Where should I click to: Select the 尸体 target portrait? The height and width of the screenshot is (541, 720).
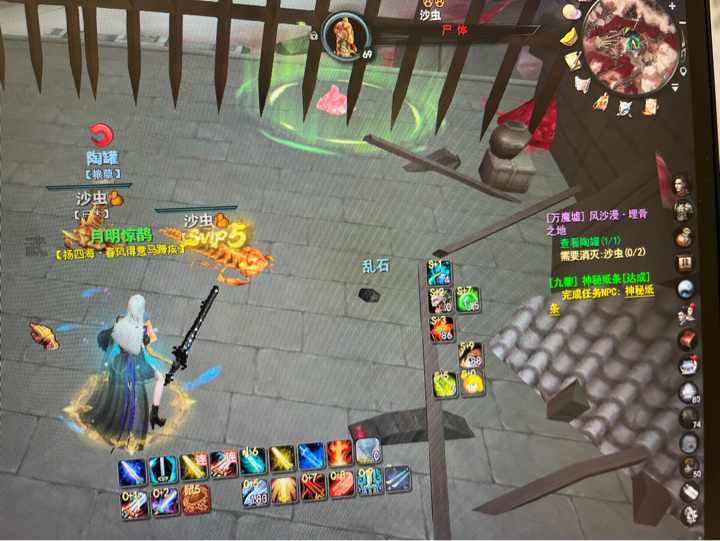point(345,36)
